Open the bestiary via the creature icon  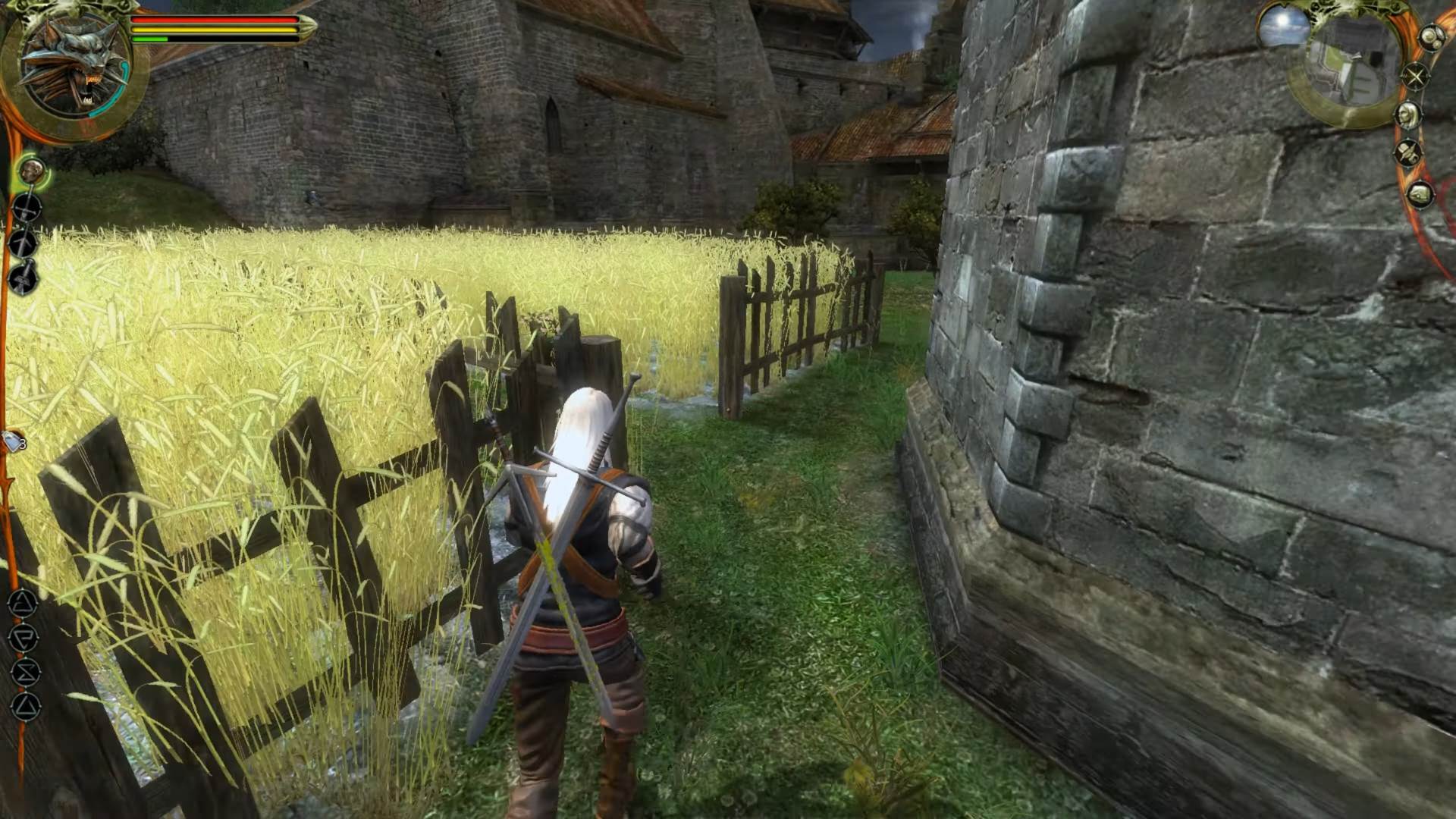1420,194
